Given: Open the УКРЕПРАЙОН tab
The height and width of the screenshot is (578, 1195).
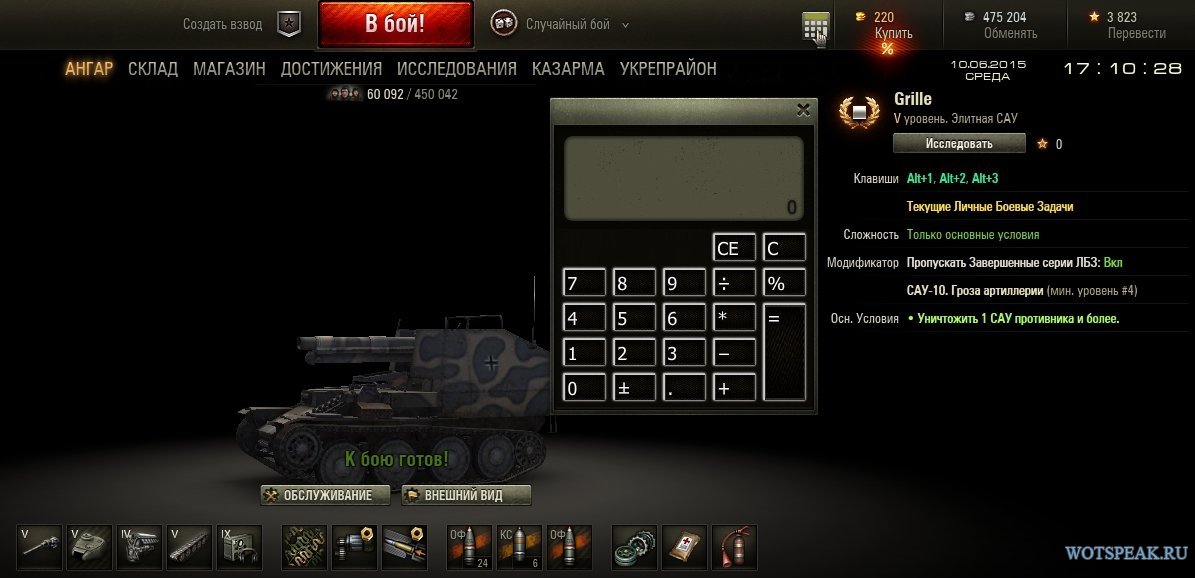Looking at the screenshot, I should click(668, 69).
